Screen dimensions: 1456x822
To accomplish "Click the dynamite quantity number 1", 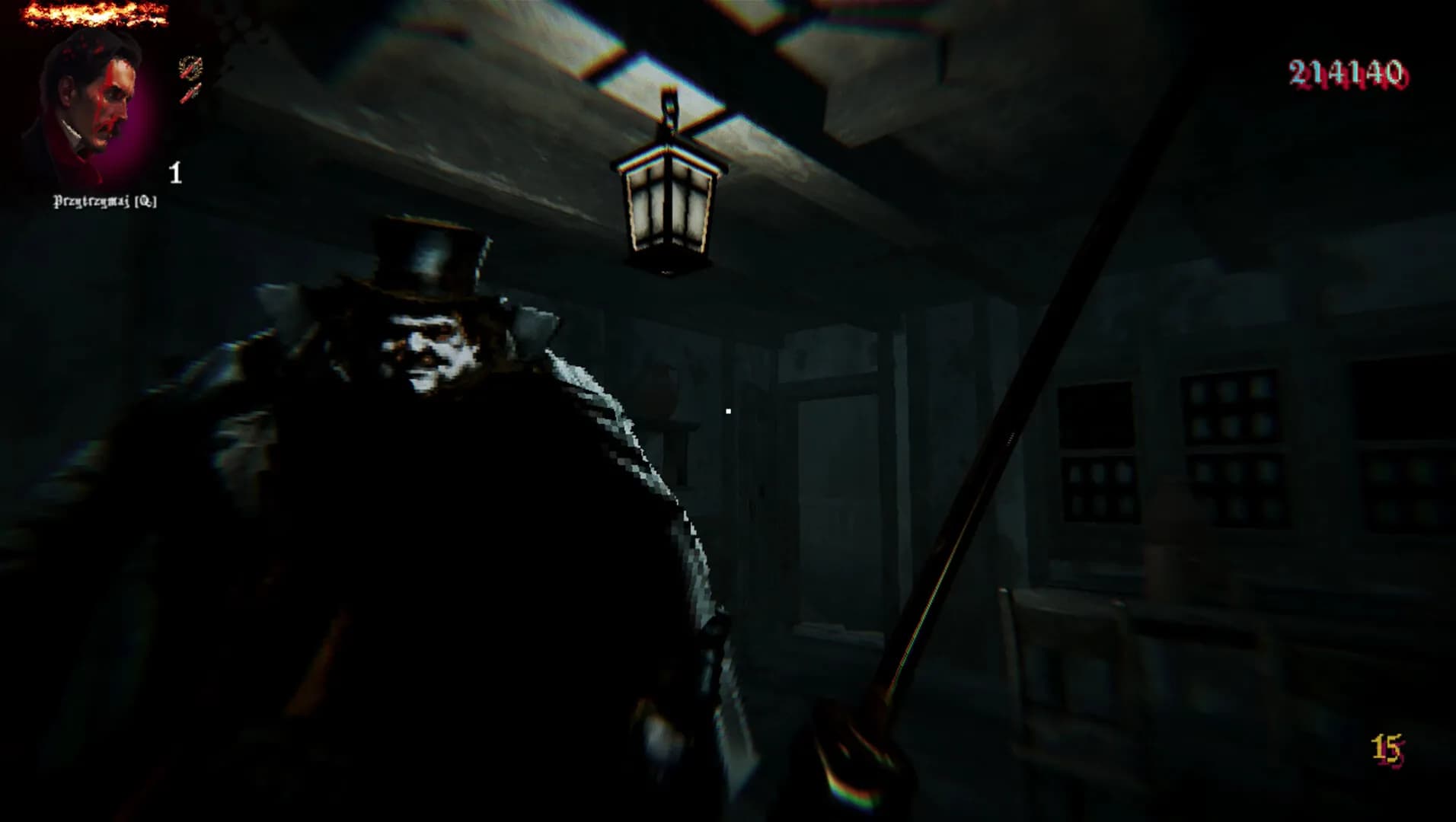I will click(177, 174).
